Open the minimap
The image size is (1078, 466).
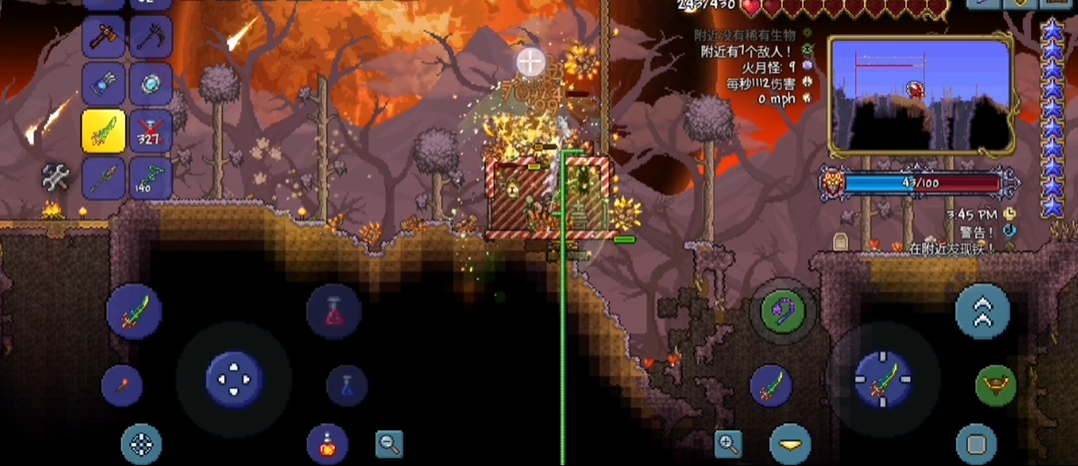(x=921, y=95)
